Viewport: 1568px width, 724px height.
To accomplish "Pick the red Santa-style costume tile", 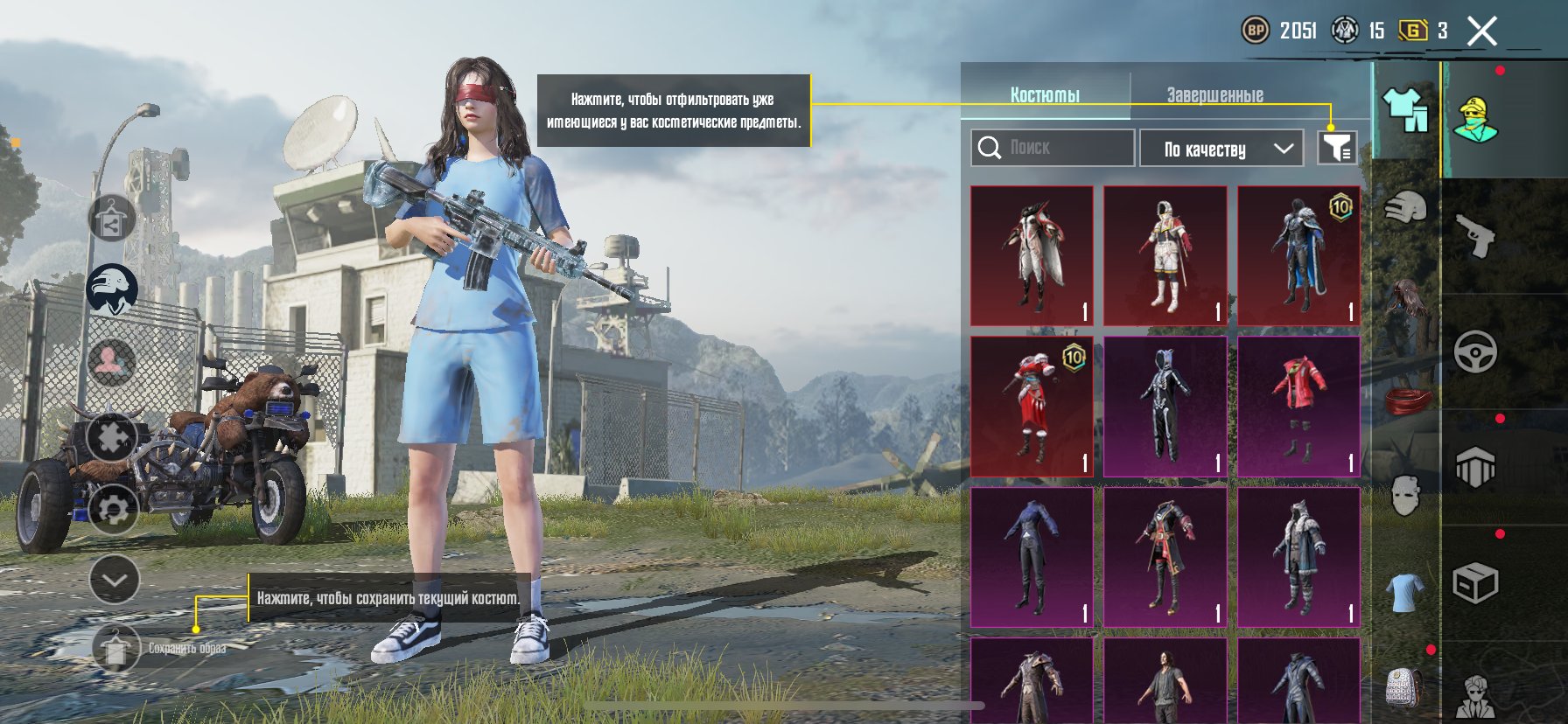I will coord(1032,407).
